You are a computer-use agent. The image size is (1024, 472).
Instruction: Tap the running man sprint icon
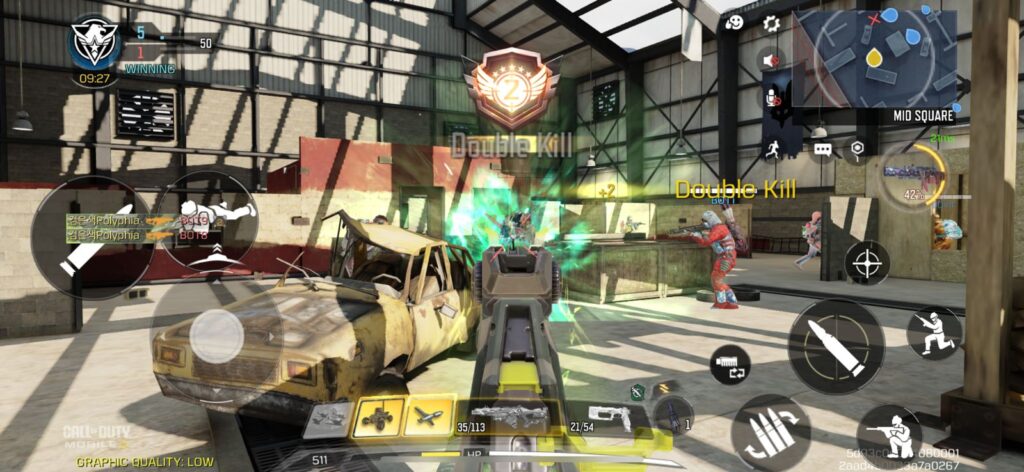point(771,149)
